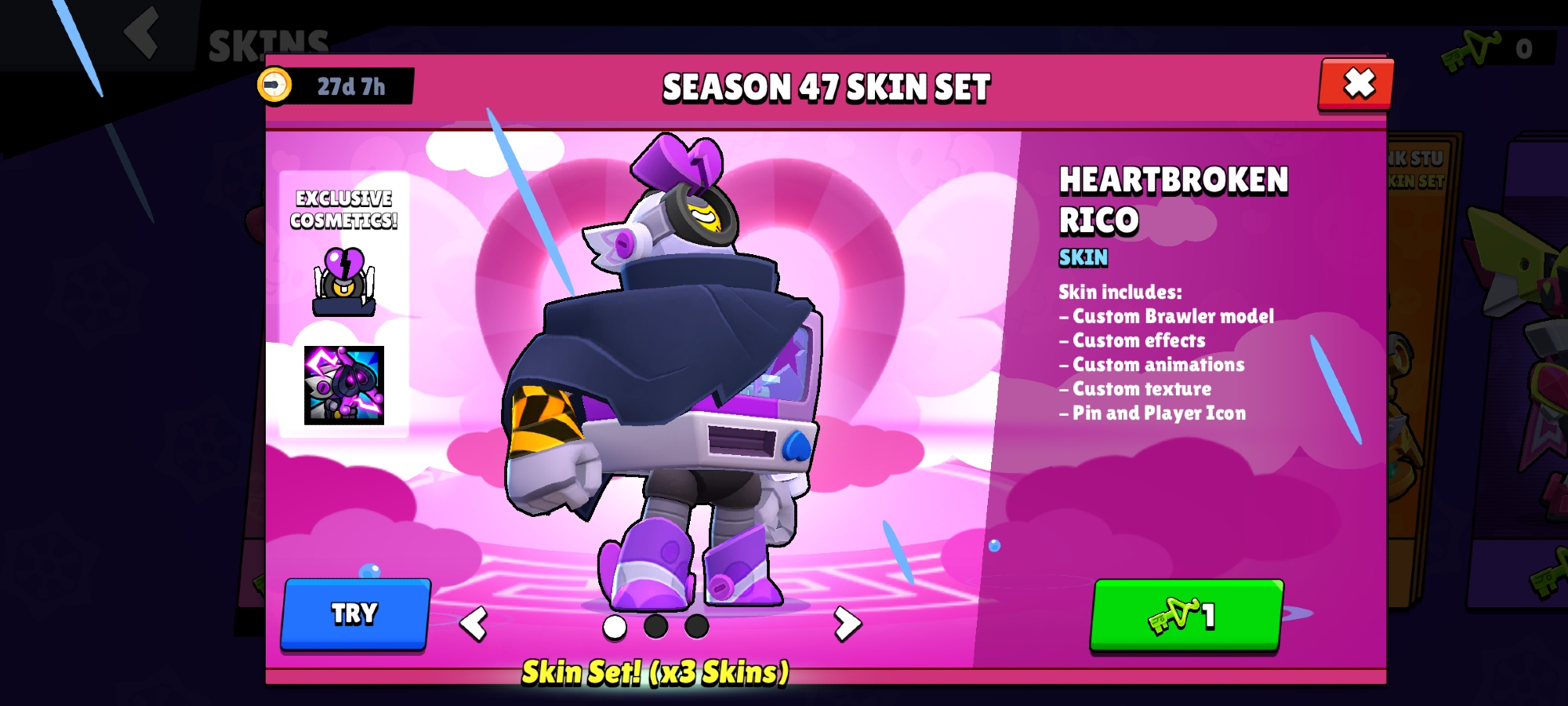Screen dimensions: 1568x706
Task: View the broken heart Rico pin
Action: [x=344, y=282]
